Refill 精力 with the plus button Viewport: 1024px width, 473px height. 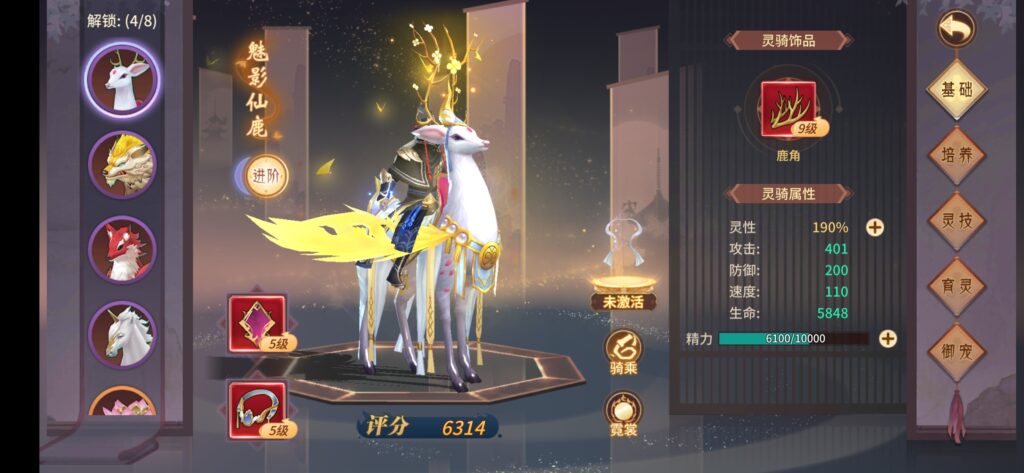click(x=887, y=338)
